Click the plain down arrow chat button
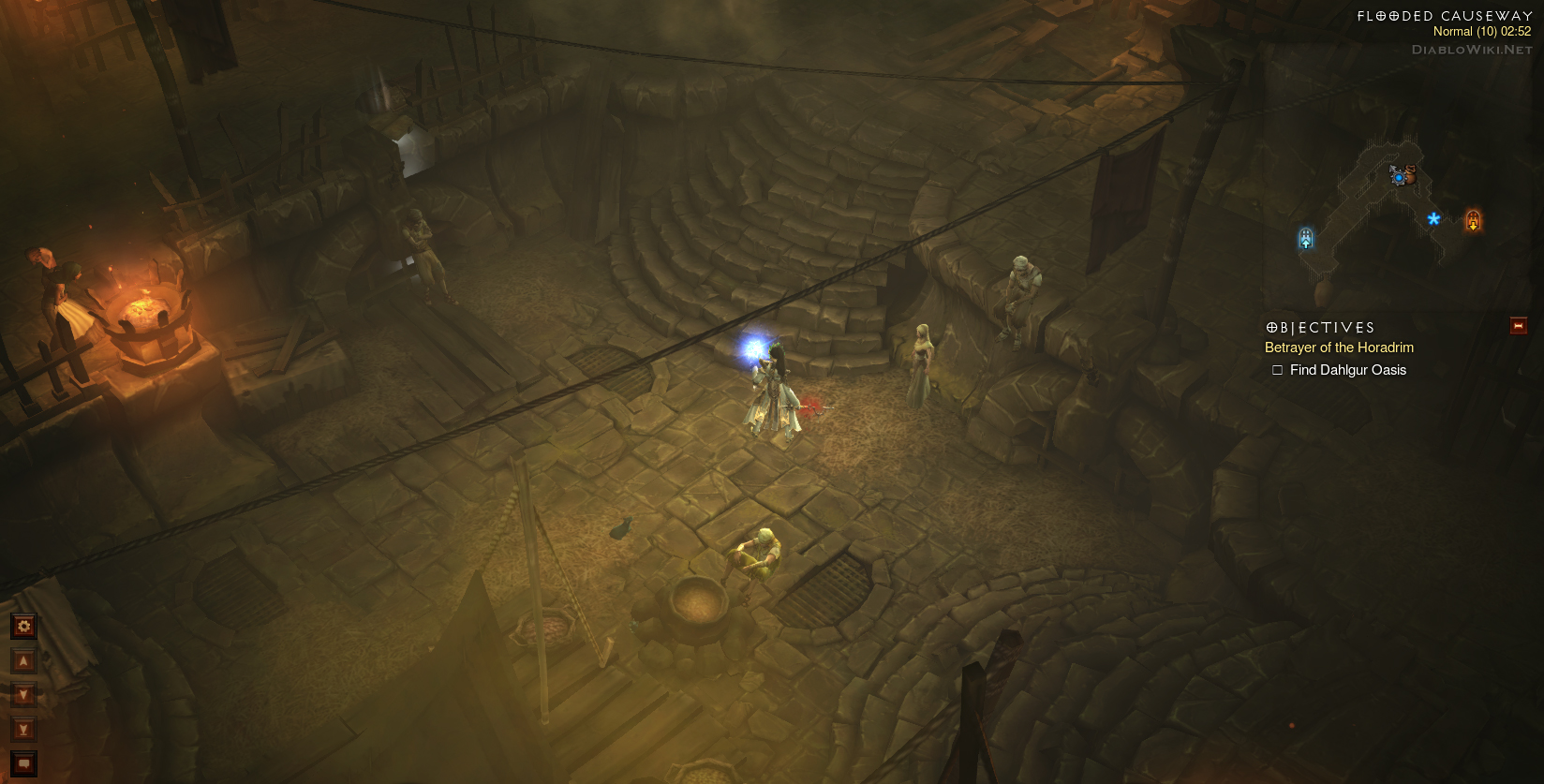 click(24, 695)
